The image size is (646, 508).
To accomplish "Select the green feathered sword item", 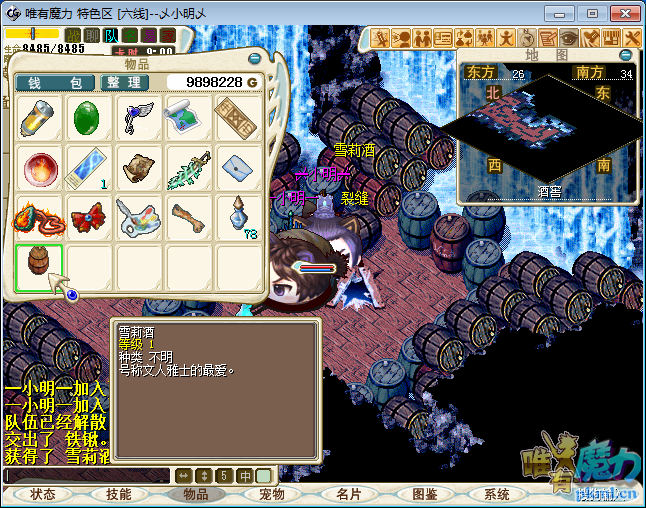I will (188, 168).
